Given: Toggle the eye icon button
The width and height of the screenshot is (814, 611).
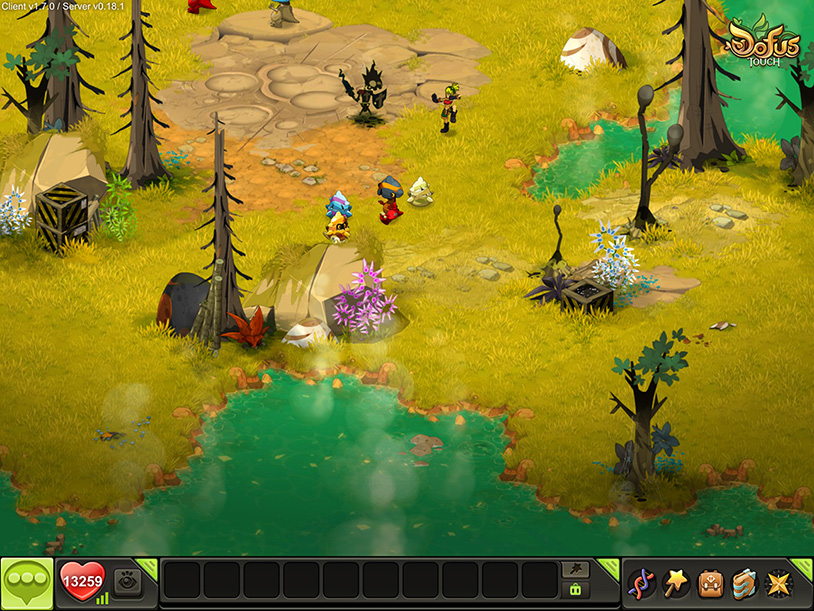Looking at the screenshot, I should 126,582.
